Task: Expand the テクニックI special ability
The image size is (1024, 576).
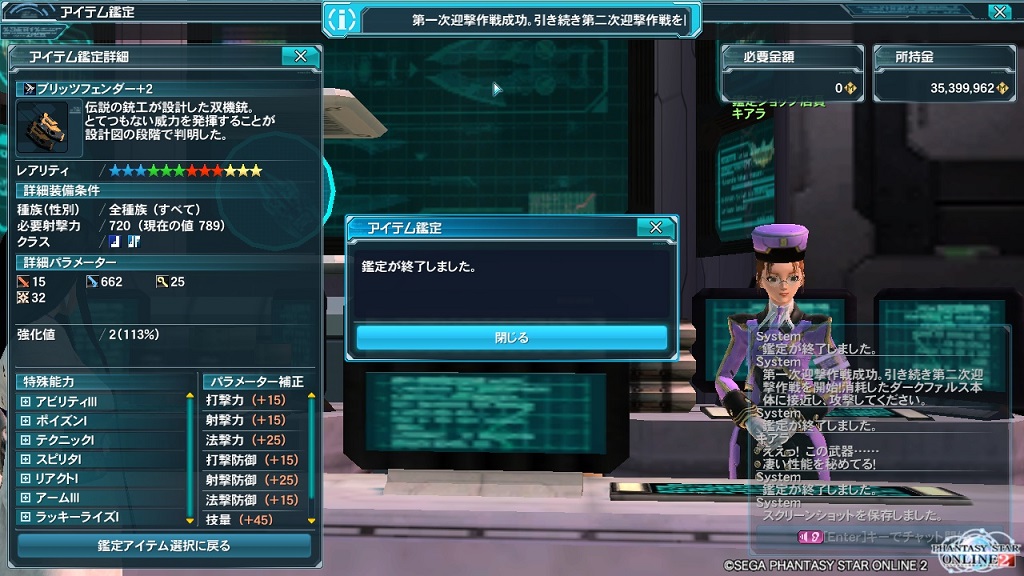Action: pyautogui.click(x=26, y=440)
